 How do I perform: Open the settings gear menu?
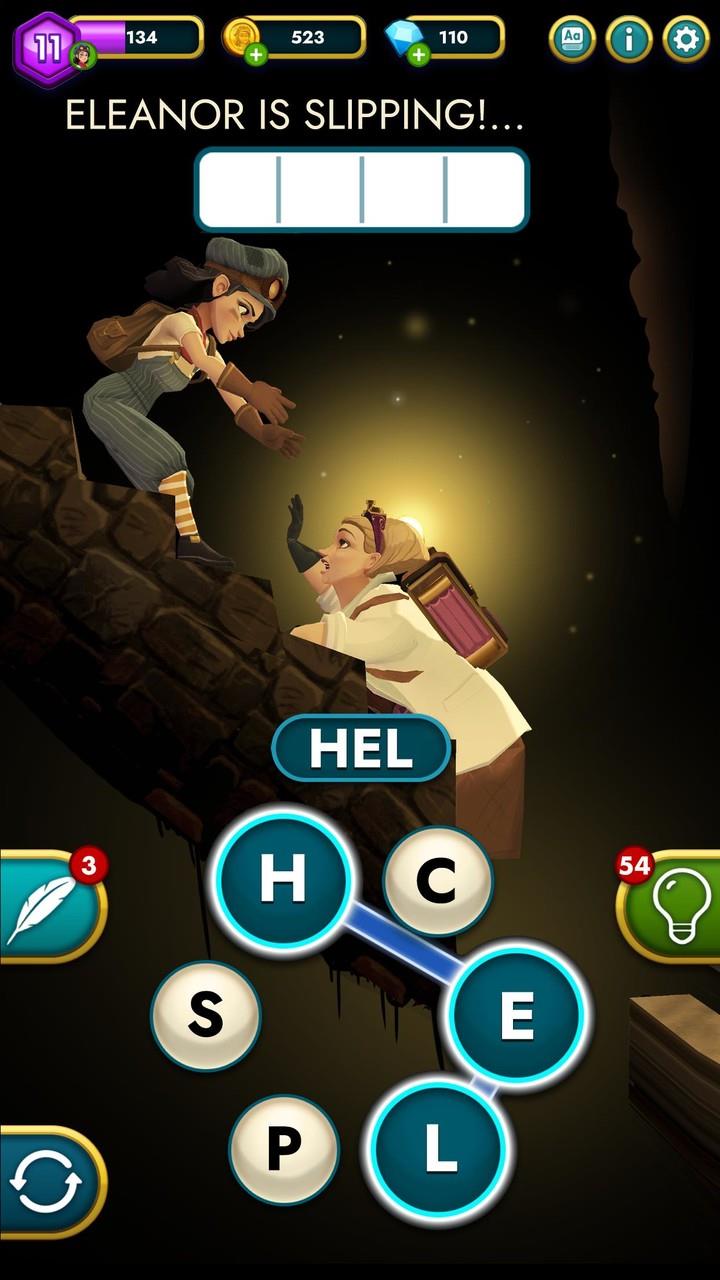tap(686, 39)
